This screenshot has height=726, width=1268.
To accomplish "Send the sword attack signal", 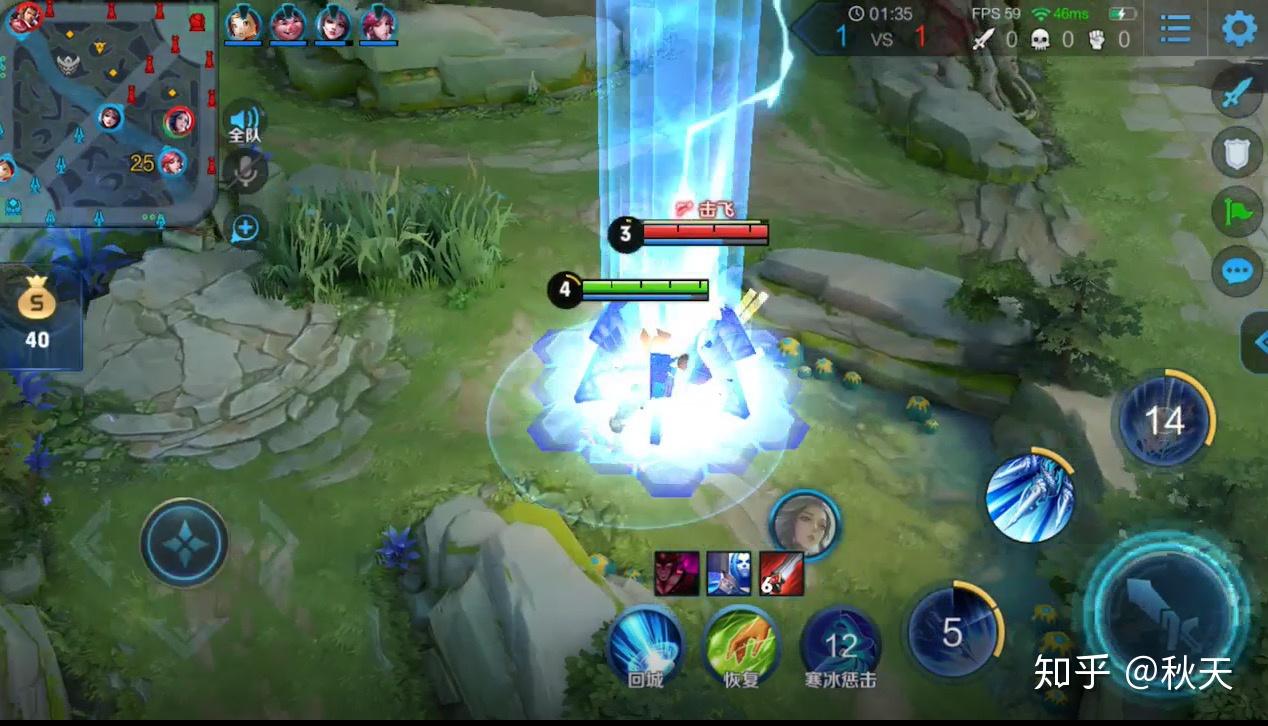I will coord(1238,94).
